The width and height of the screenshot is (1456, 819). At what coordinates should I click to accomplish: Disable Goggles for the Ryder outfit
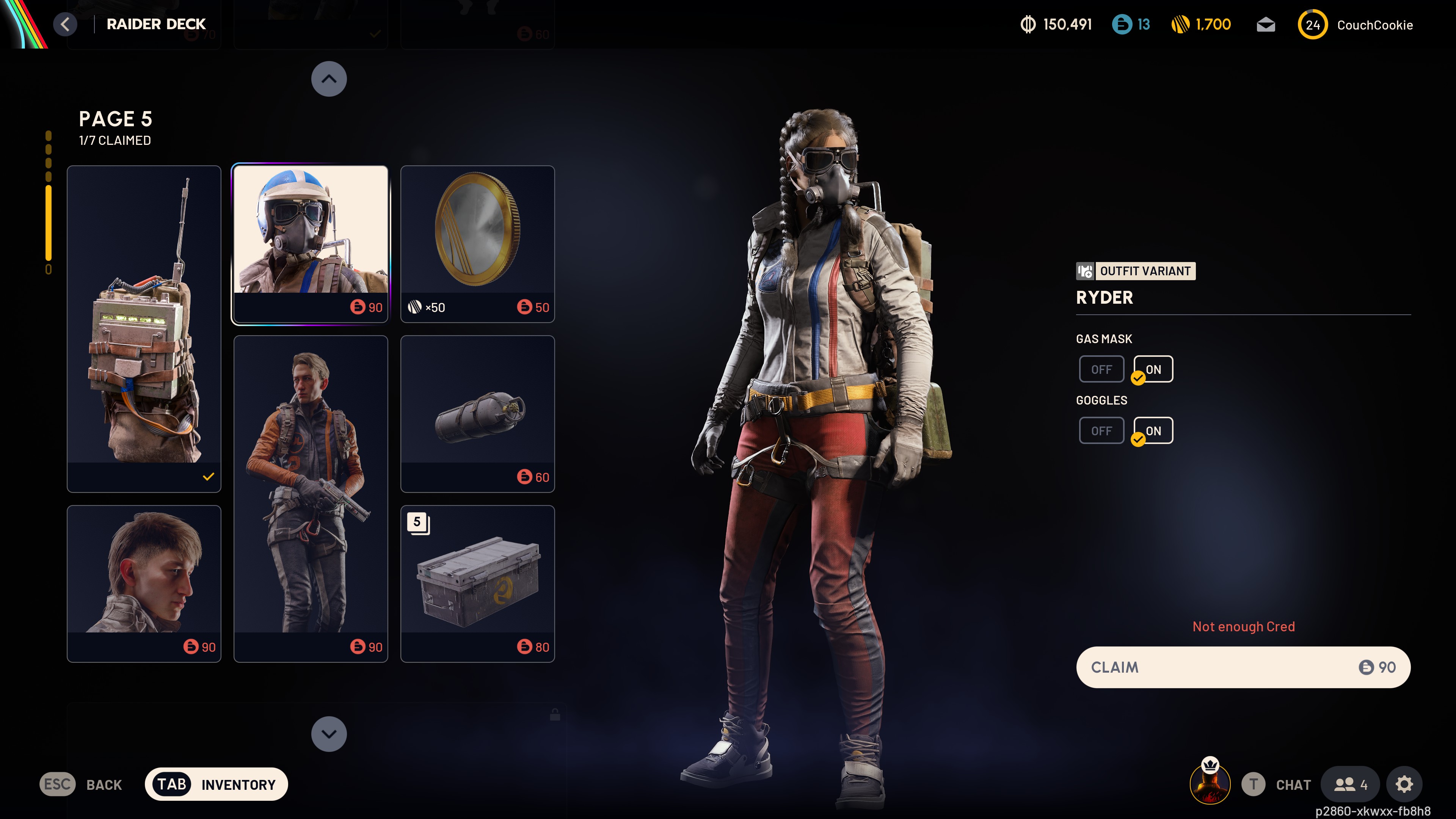[x=1101, y=430]
